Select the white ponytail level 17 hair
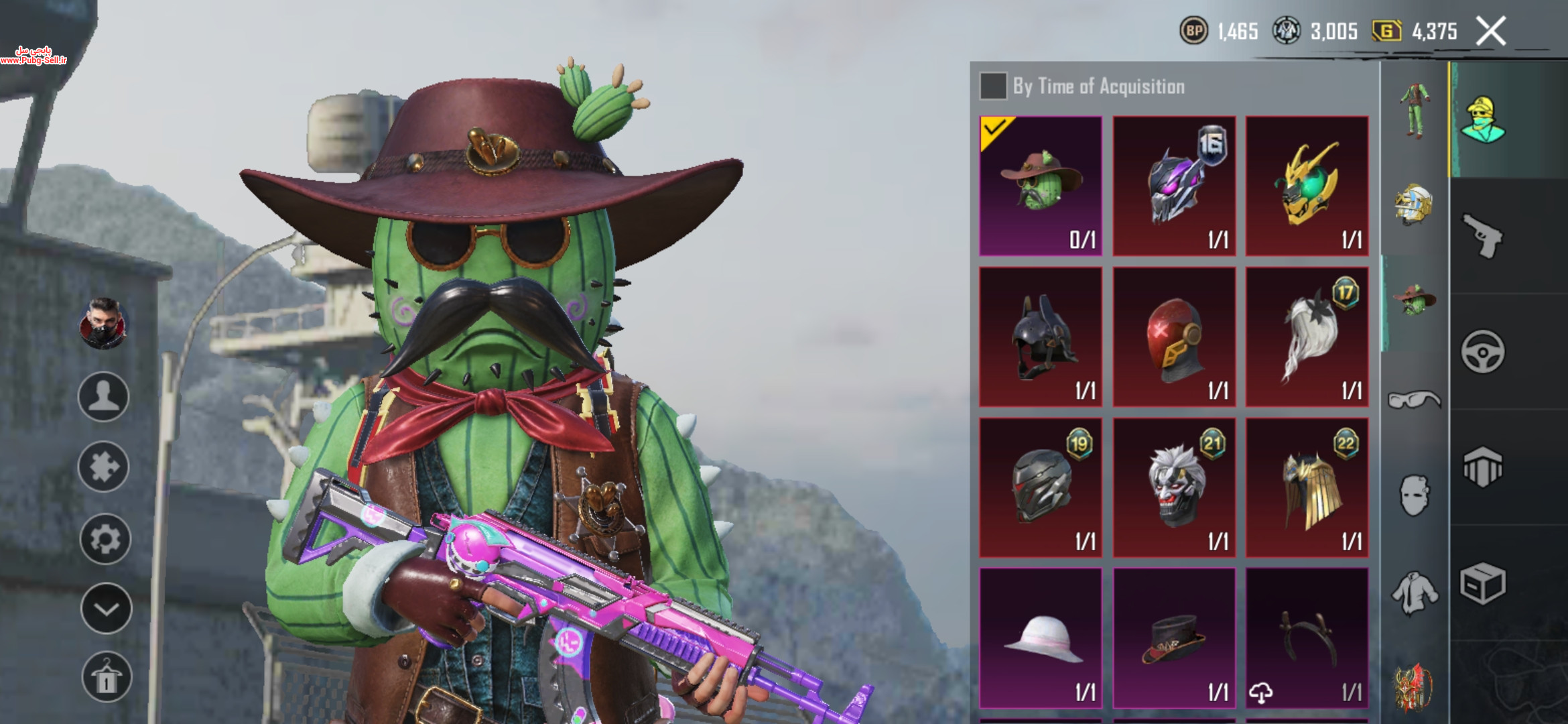This screenshot has width=1568, height=724. pos(1307,337)
